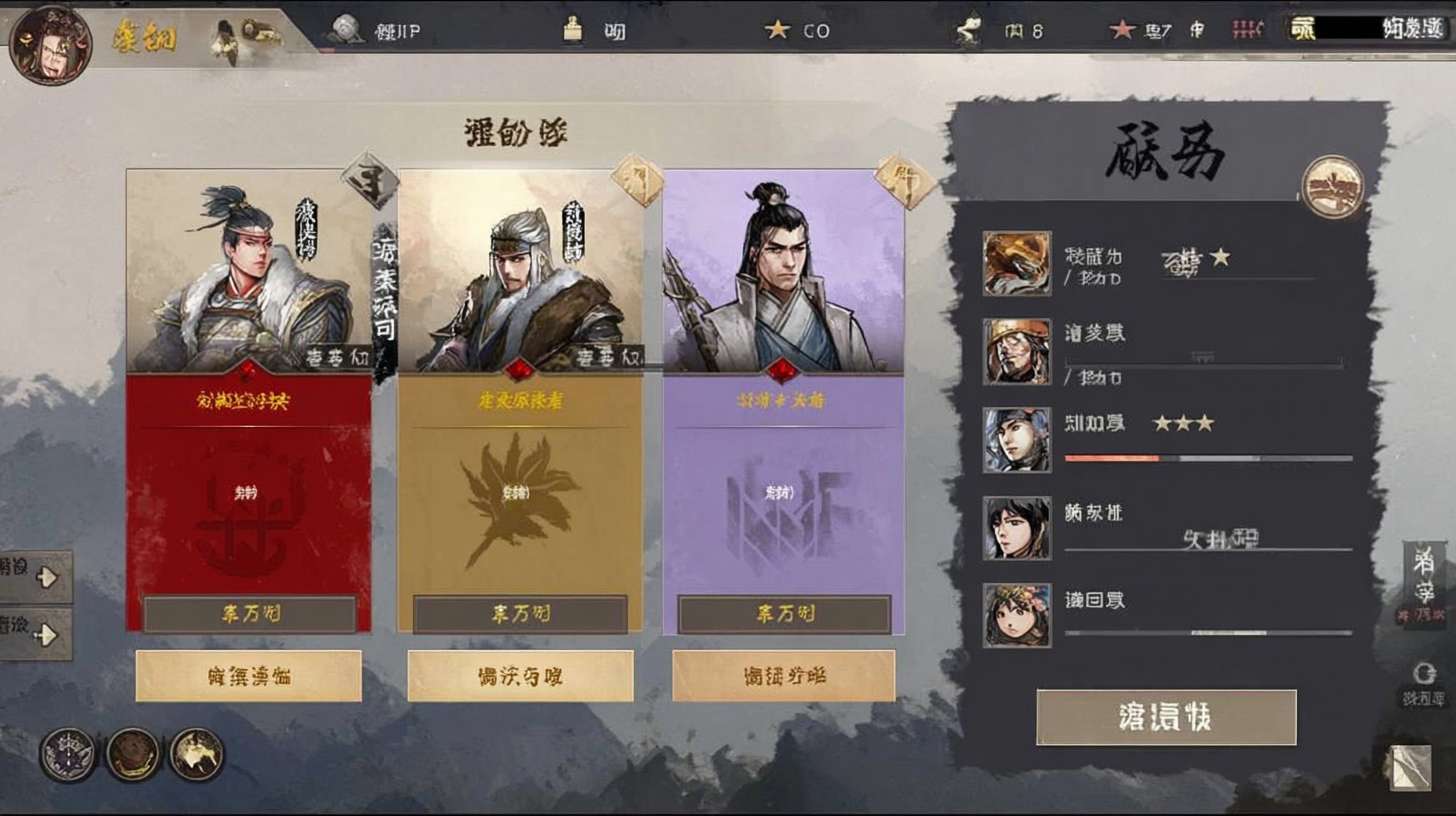Click the large confirm button in the dark panel

pyautogui.click(x=1166, y=717)
